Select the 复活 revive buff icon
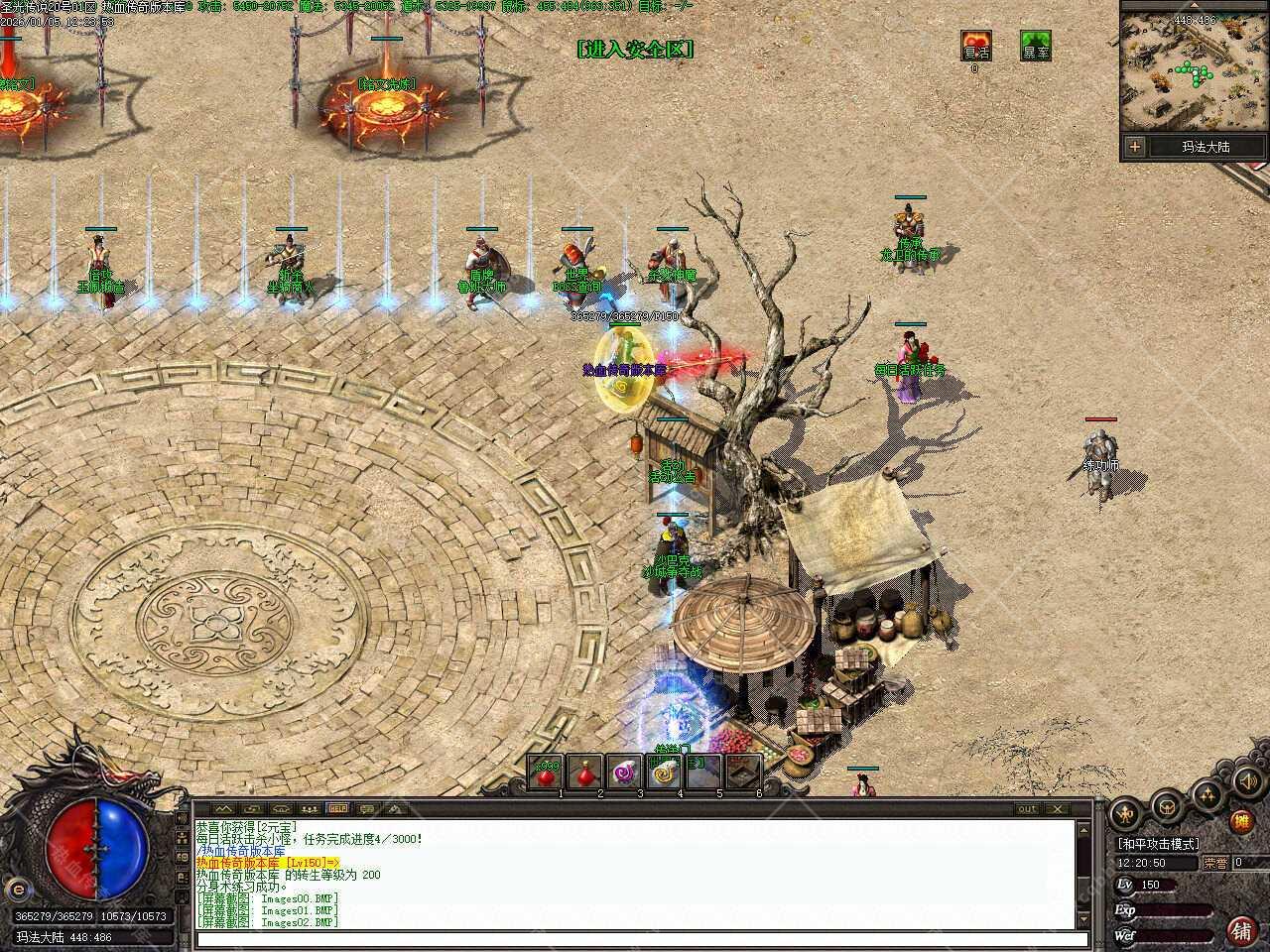Image resolution: width=1270 pixels, height=952 pixels. tap(975, 47)
